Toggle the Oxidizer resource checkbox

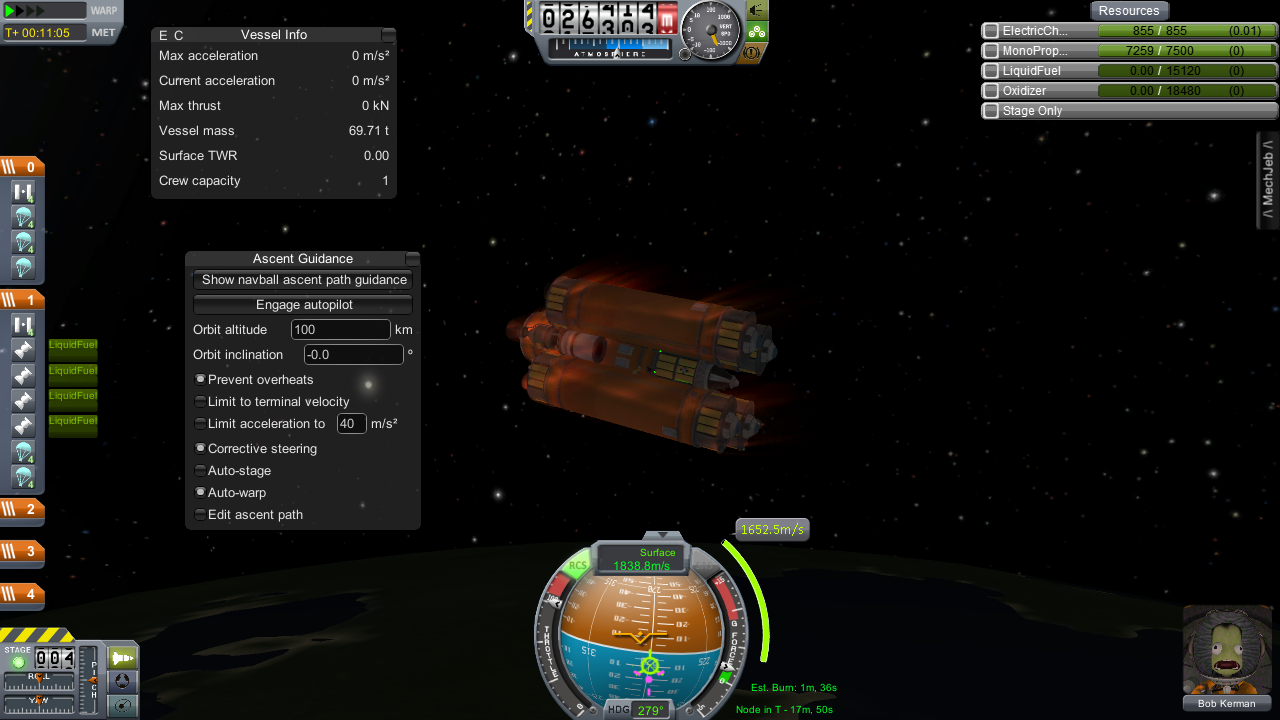[x=991, y=91]
